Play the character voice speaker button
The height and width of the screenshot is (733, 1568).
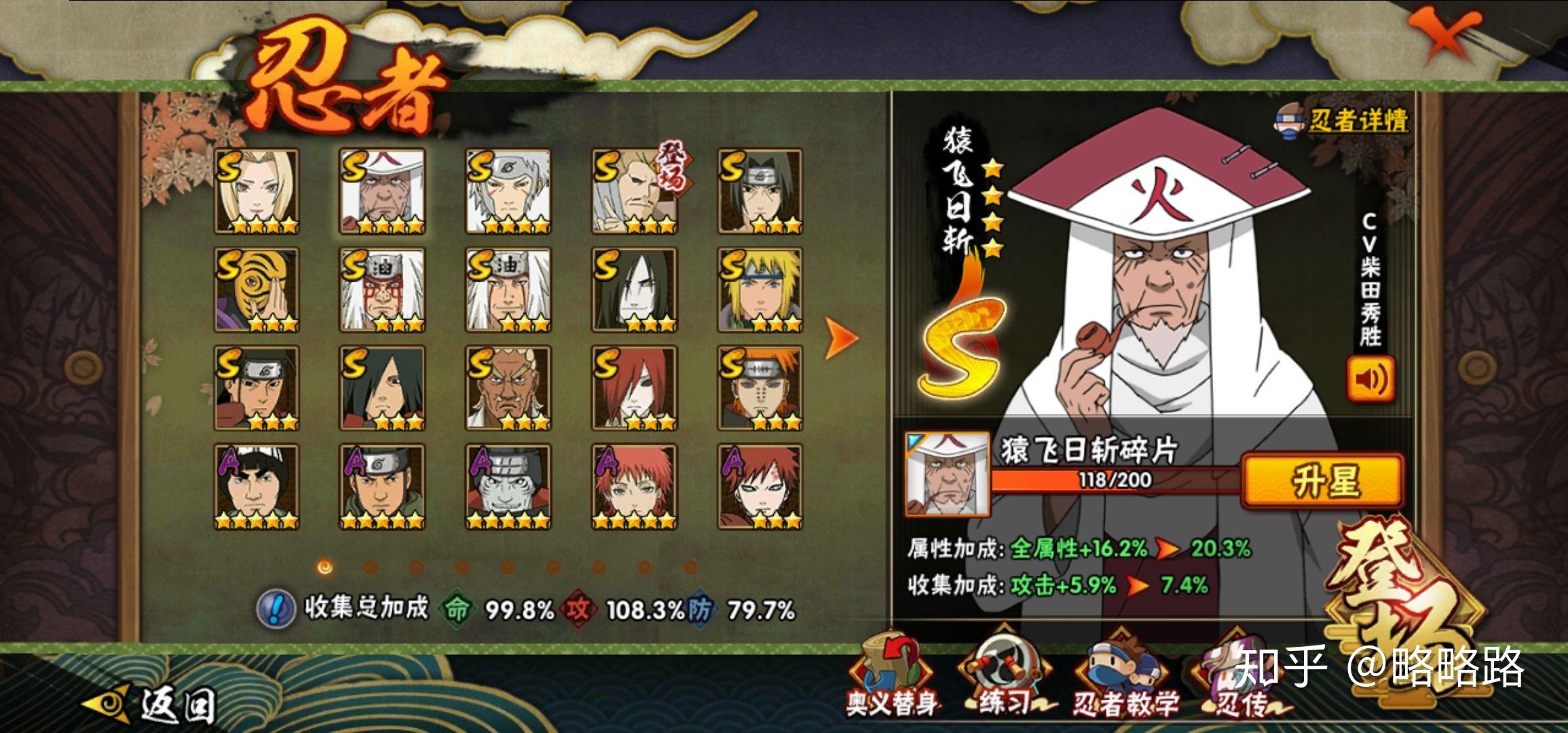pos(1370,379)
